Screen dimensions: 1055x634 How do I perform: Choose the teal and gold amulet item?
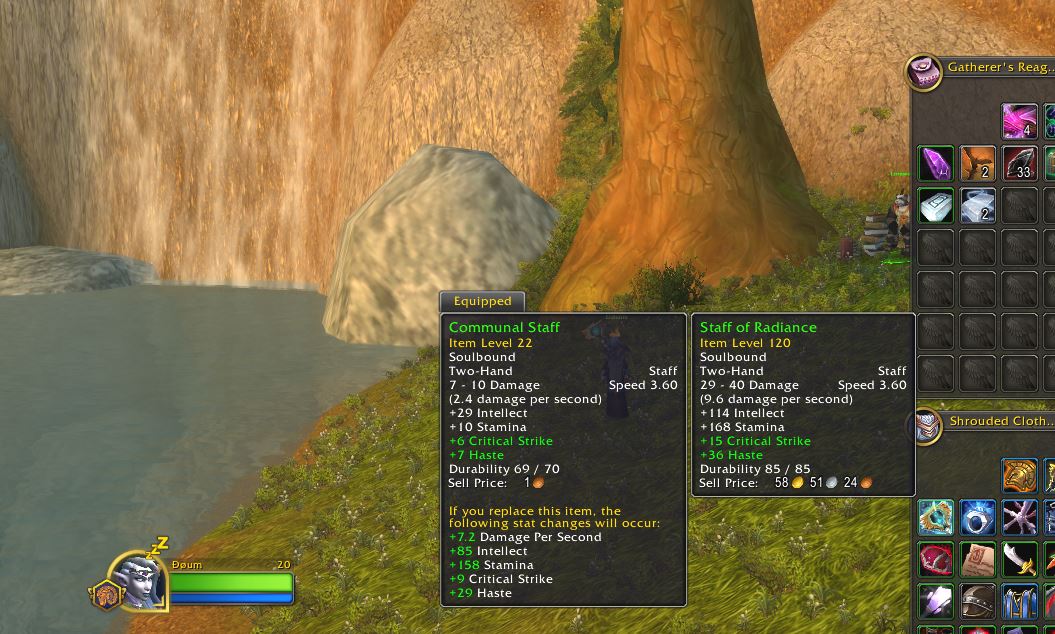936,517
